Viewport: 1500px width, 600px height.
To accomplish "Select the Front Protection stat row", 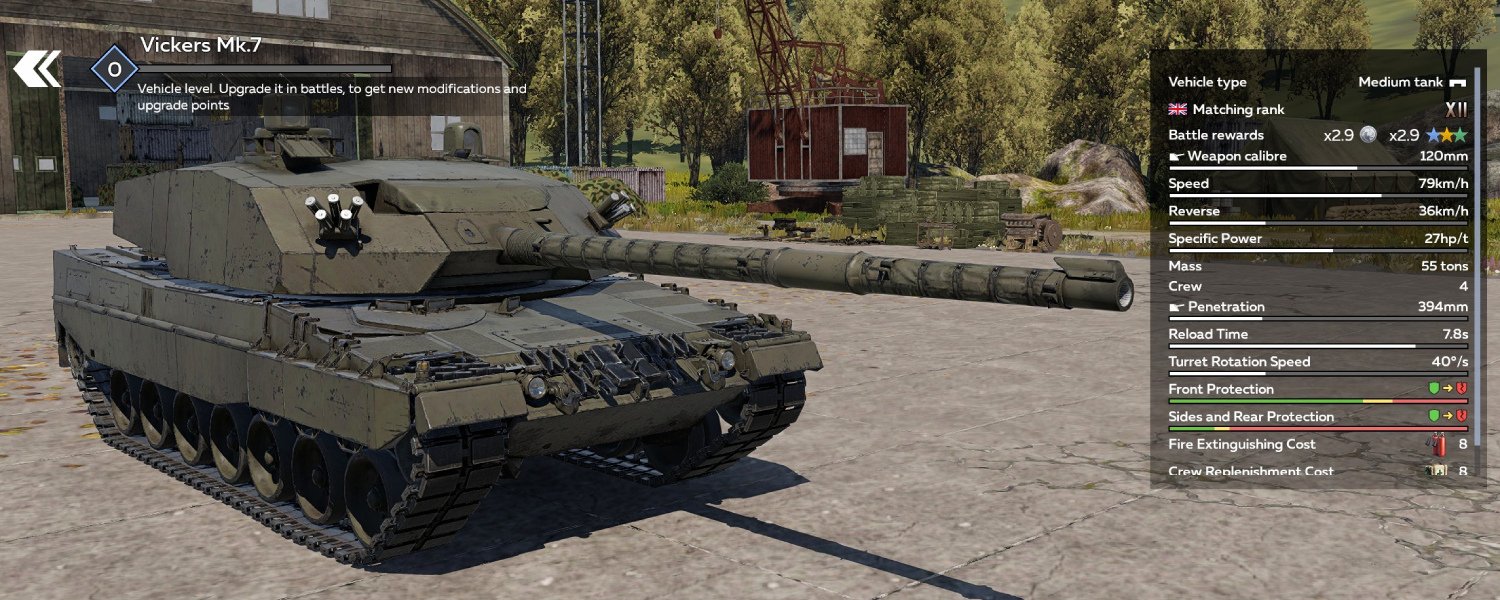I will 1316,390.
